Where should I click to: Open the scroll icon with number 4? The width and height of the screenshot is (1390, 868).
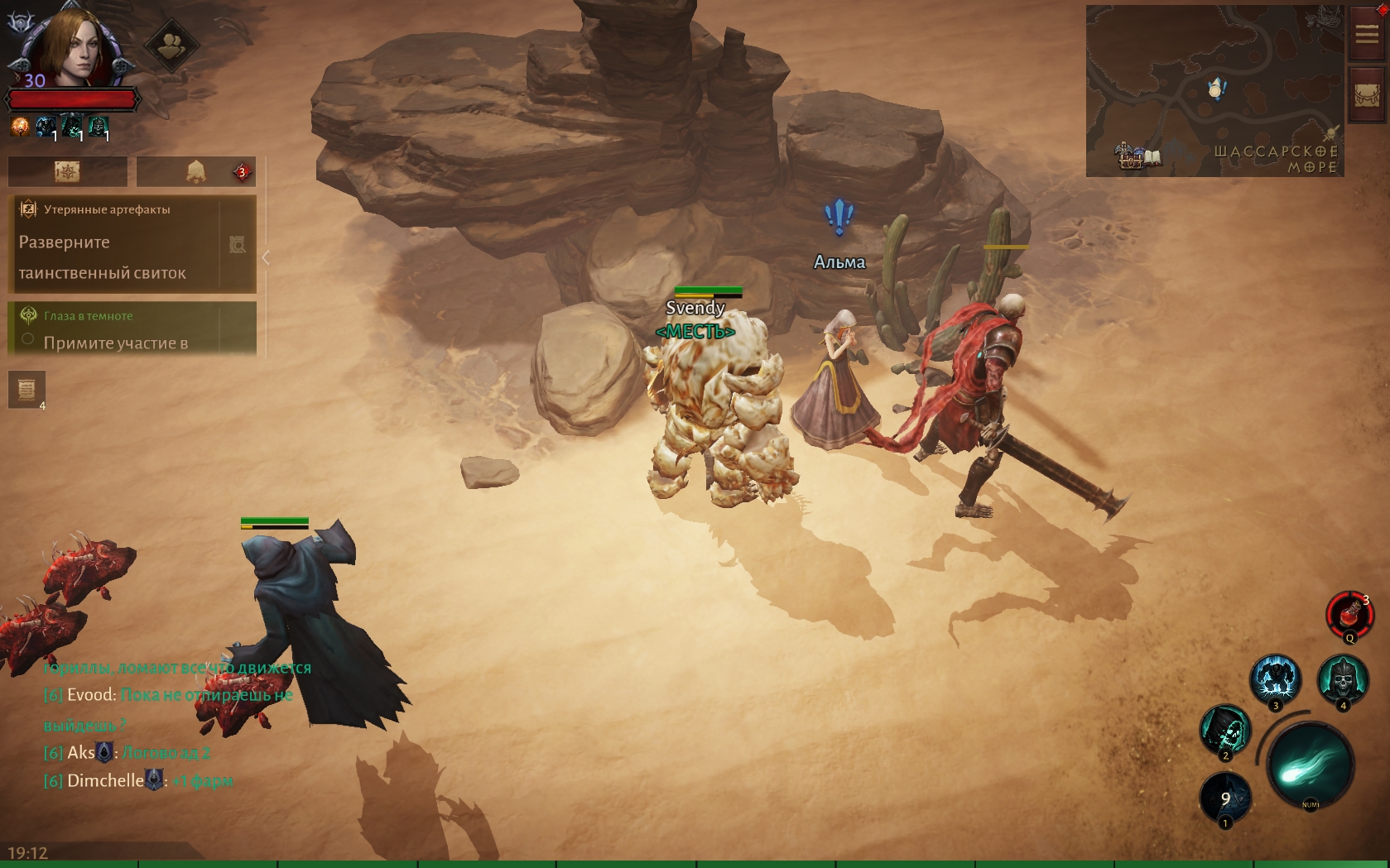[26, 389]
